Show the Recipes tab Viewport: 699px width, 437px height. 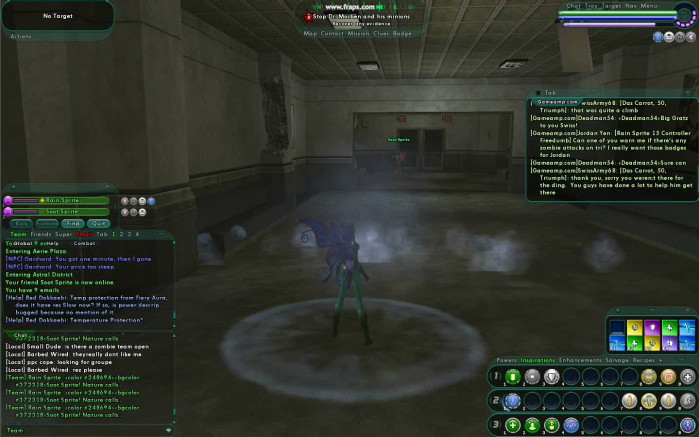[x=645, y=359]
